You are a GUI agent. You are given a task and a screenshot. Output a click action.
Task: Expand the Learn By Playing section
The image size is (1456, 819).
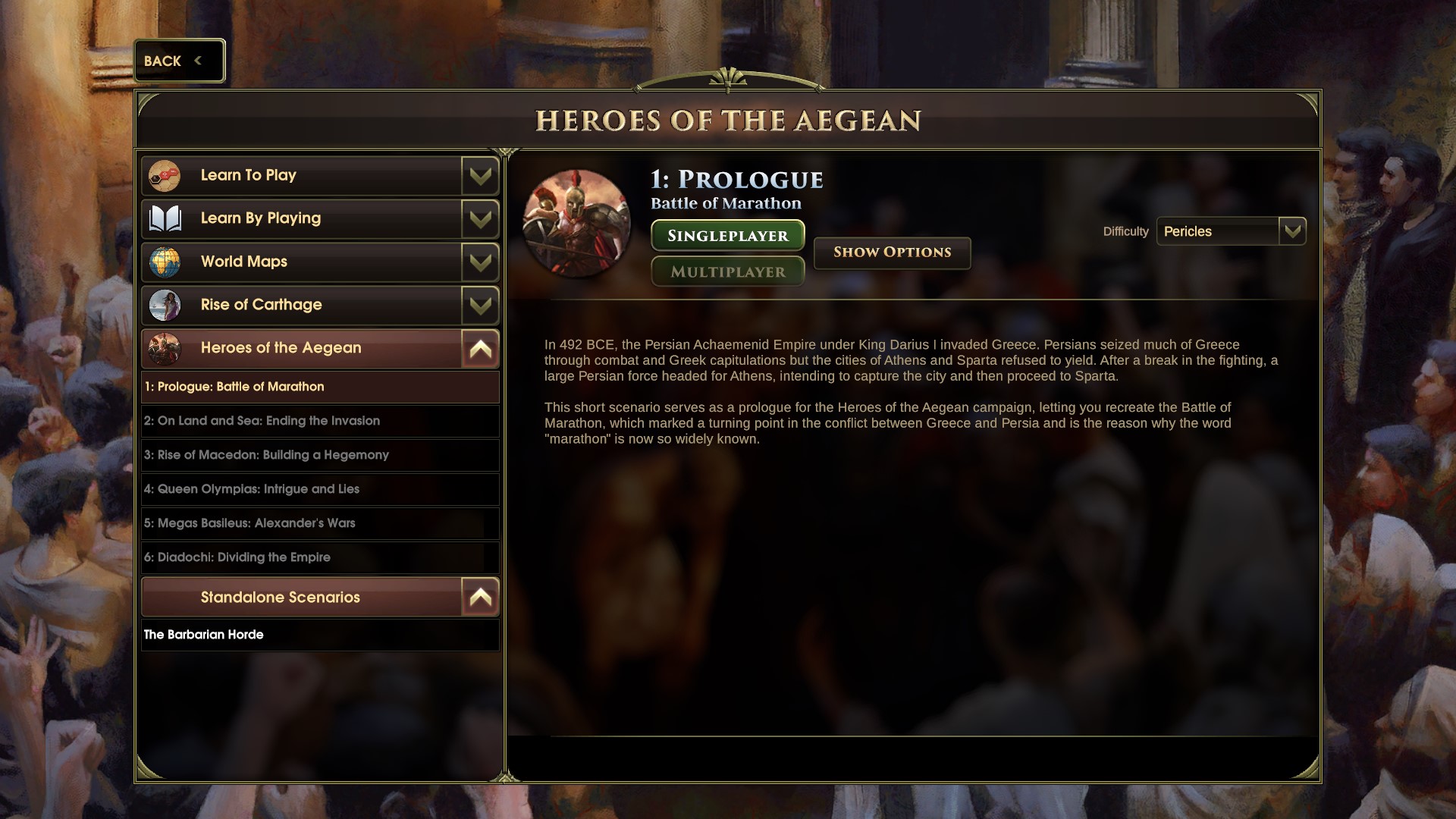pos(480,219)
